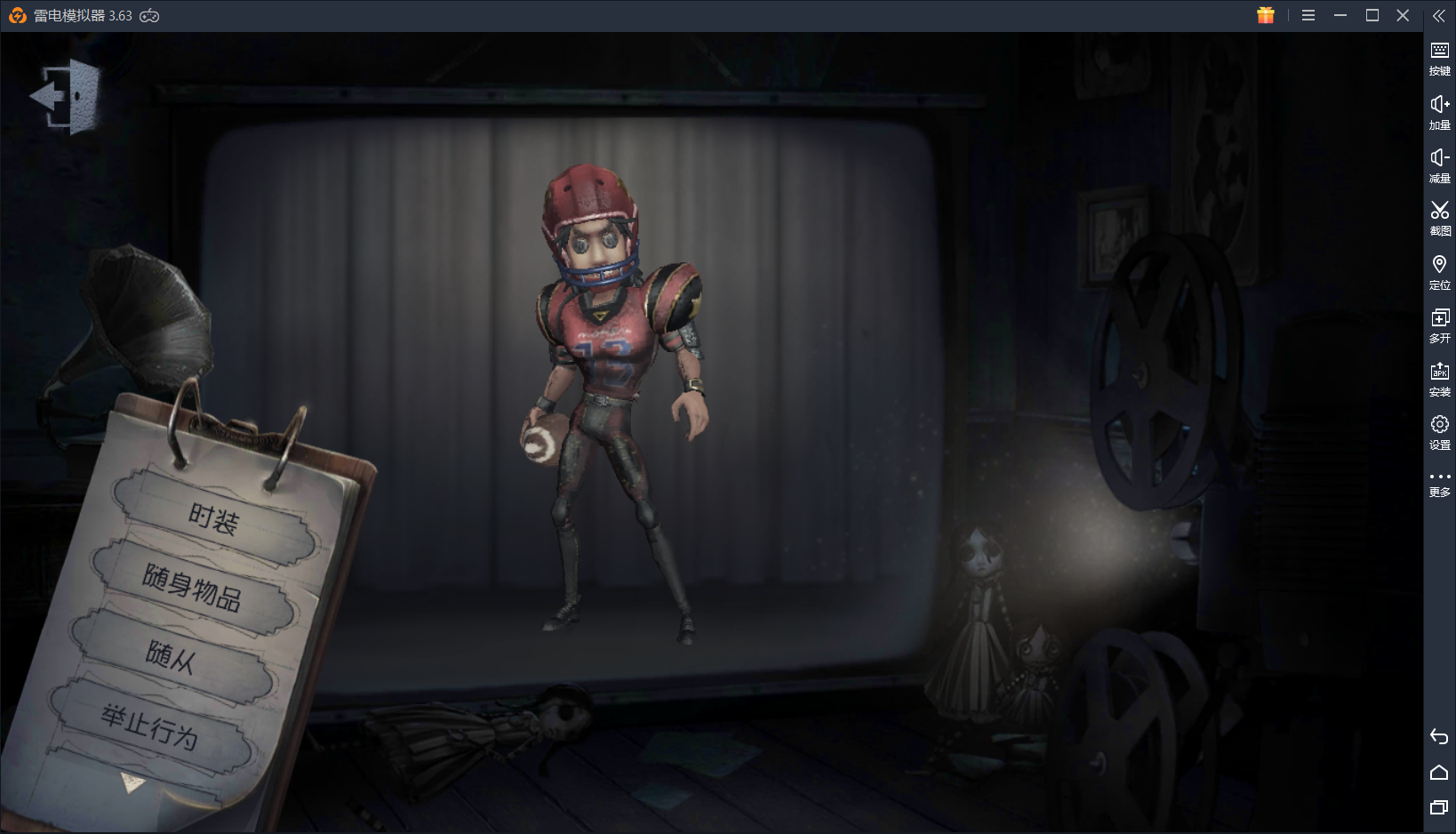
Task: Collapse the sidebar with the chevron arrow
Action: coord(1439,15)
